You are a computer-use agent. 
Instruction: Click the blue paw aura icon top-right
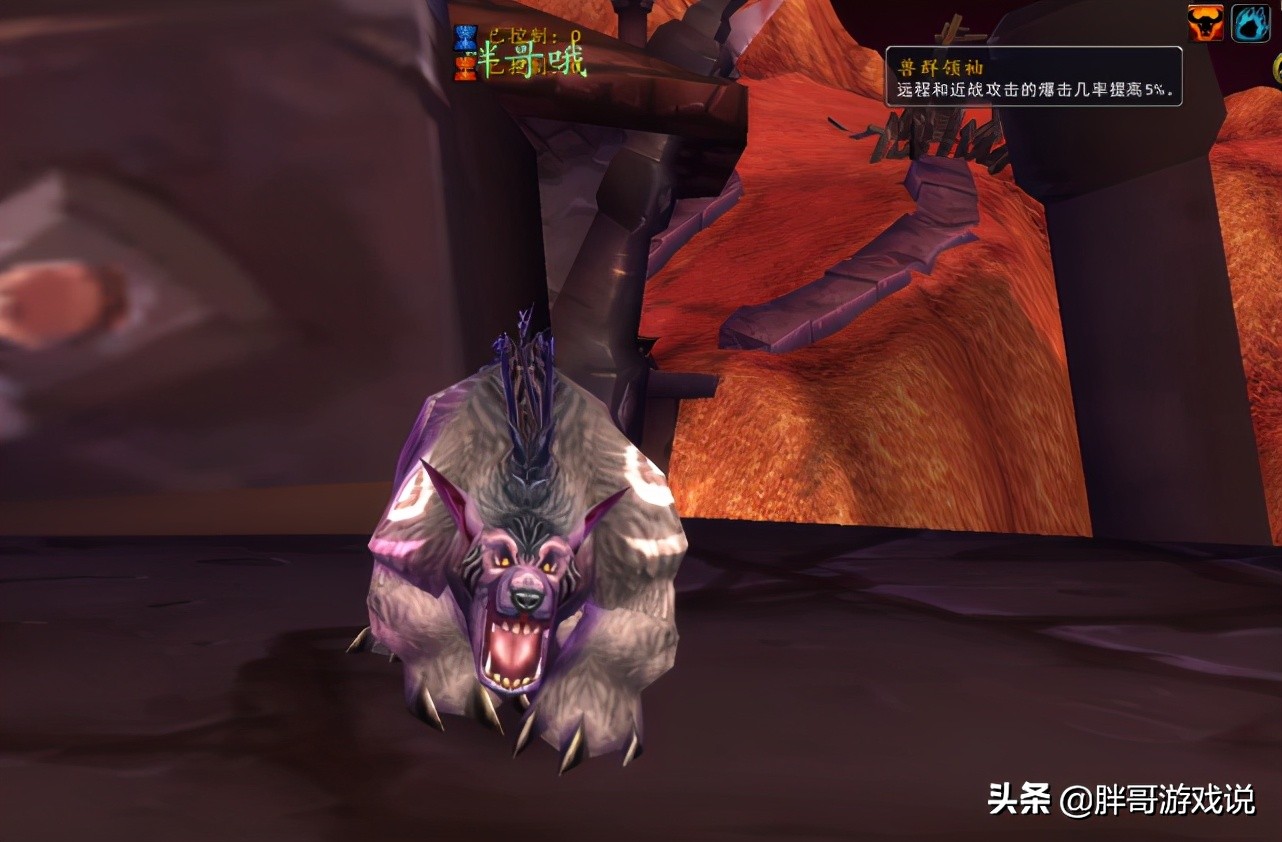[x=1250, y=22]
